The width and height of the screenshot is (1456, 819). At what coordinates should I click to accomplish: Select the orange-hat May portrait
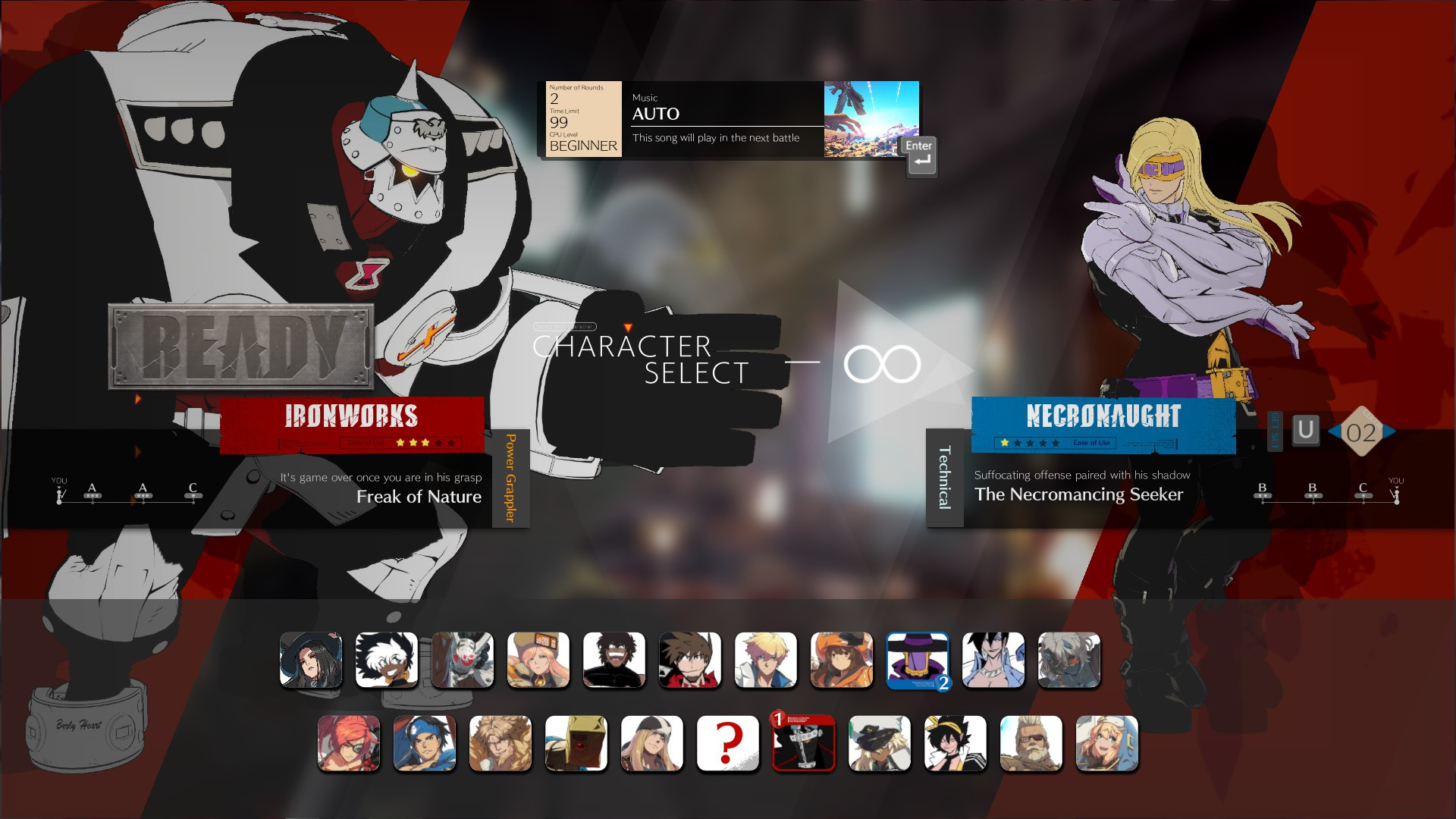(842, 661)
